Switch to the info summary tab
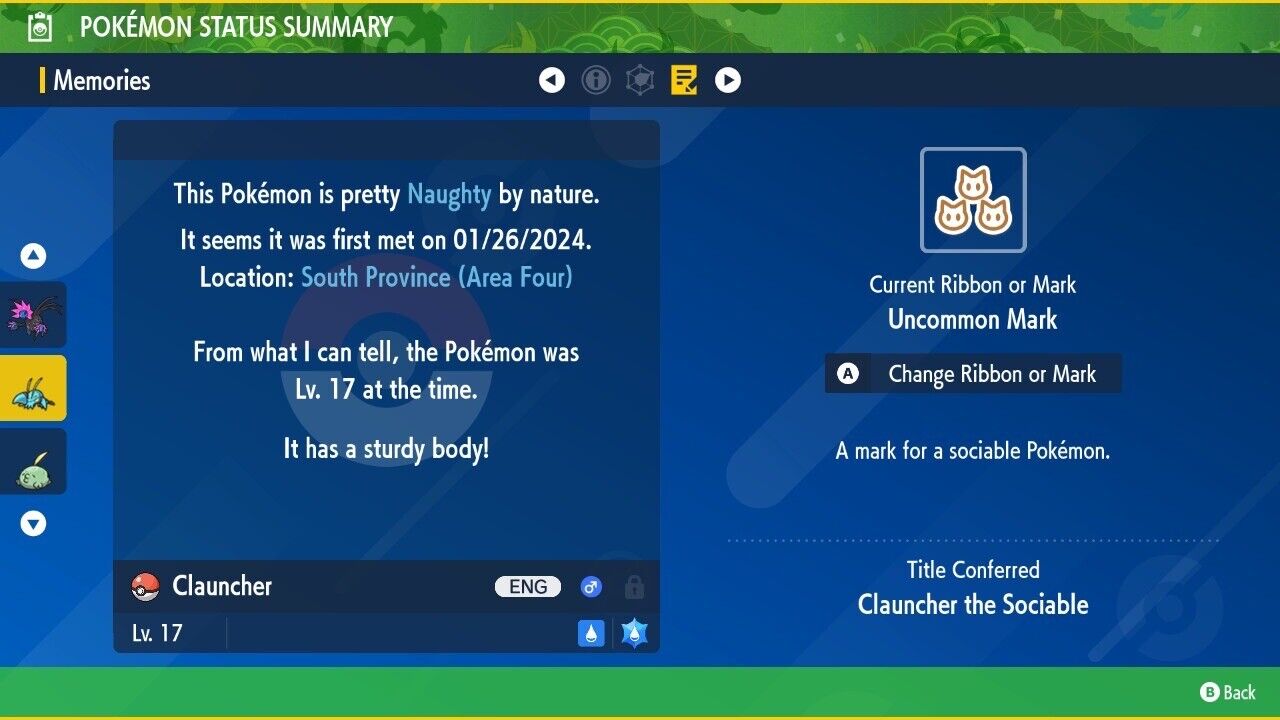1280x720 pixels. click(x=596, y=80)
